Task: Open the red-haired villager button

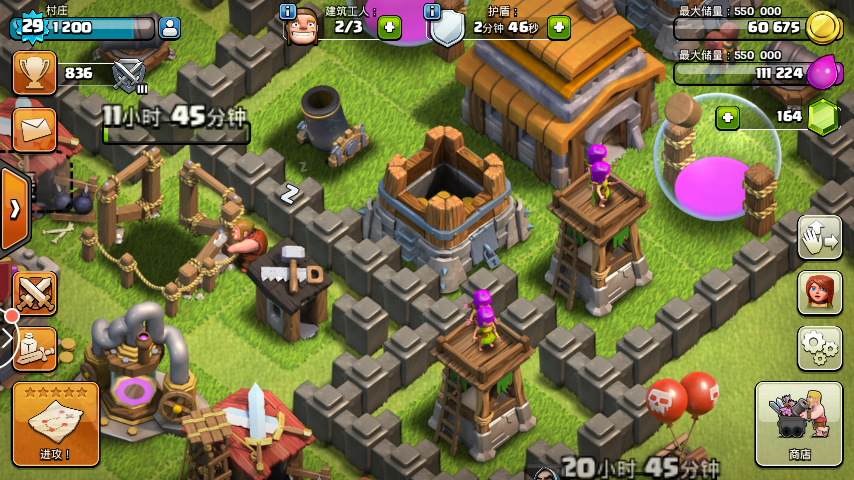Action: [819, 292]
